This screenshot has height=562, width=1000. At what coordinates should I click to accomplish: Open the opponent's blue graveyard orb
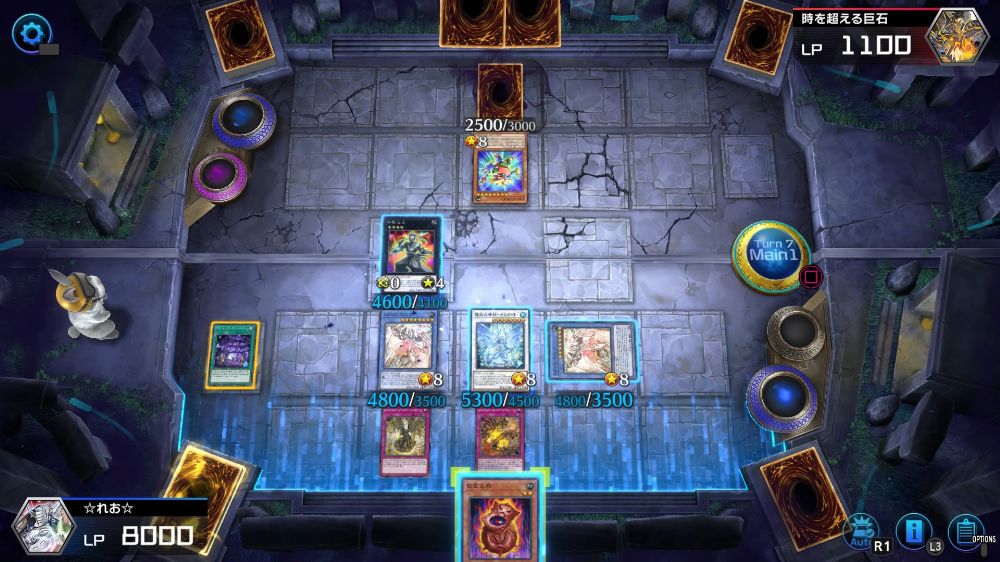244,120
